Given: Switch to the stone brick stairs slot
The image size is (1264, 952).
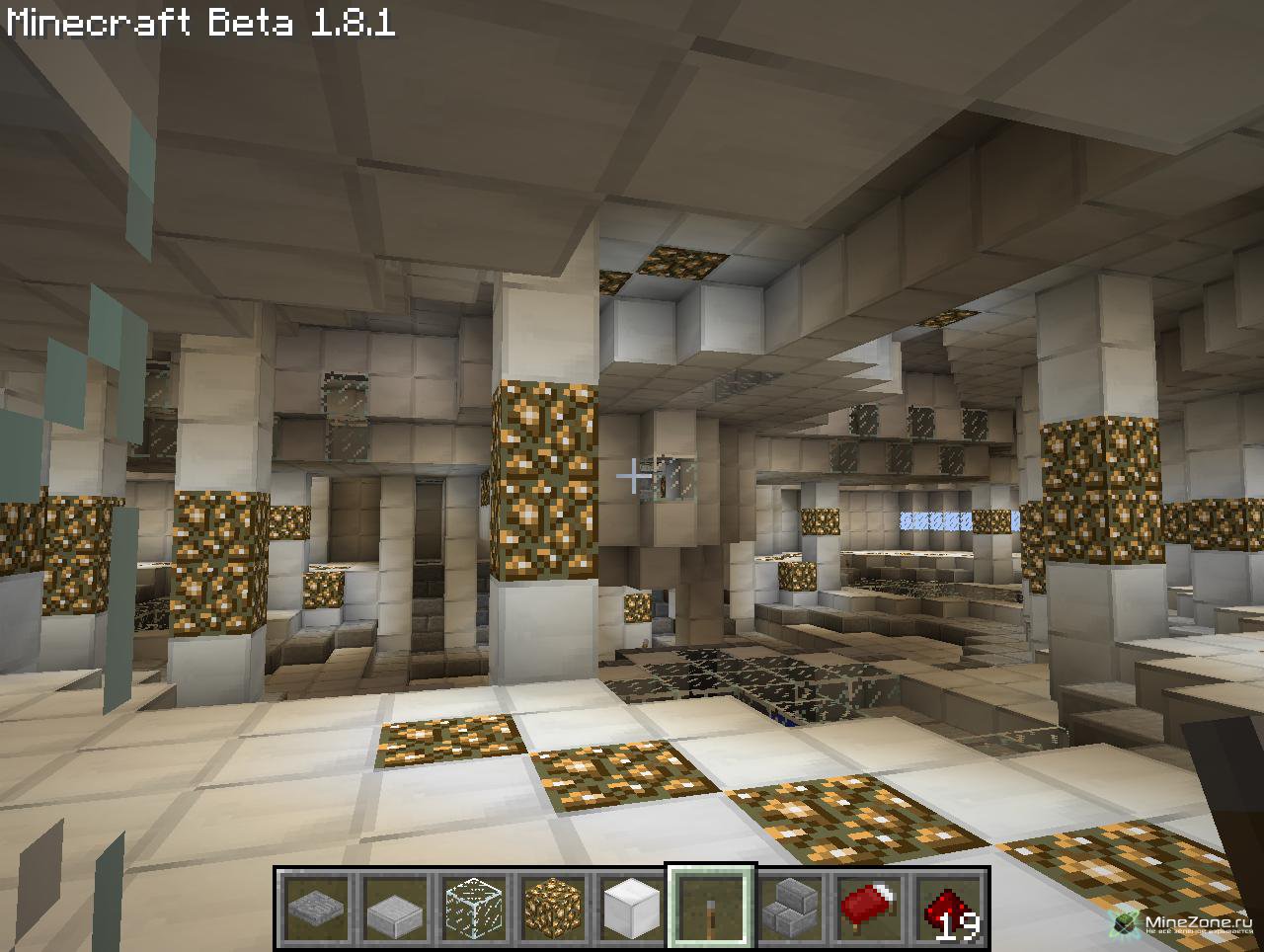Looking at the screenshot, I should tap(790, 907).
